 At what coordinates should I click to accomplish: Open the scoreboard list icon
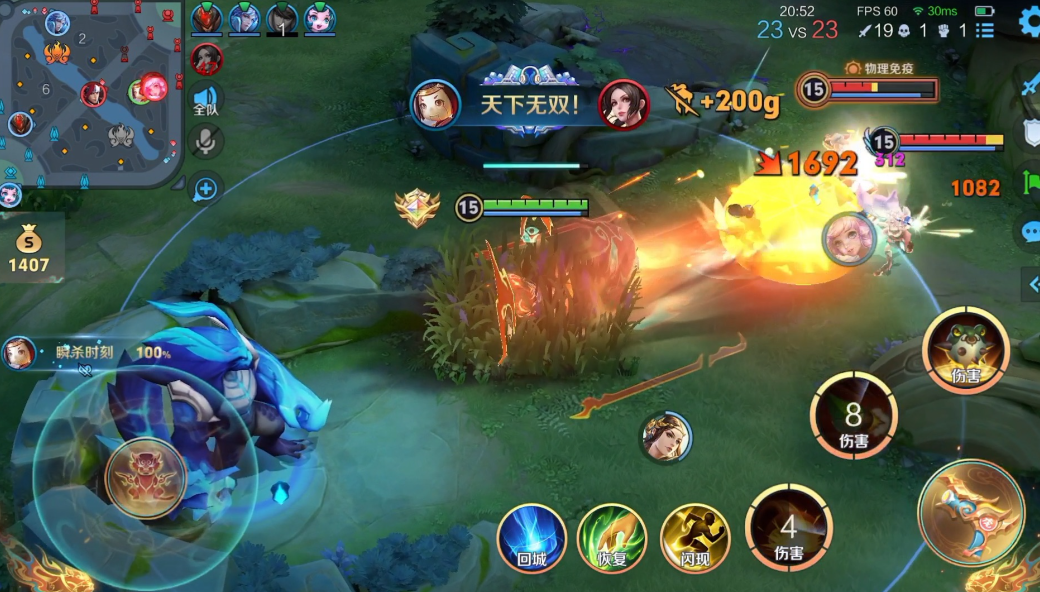985,30
